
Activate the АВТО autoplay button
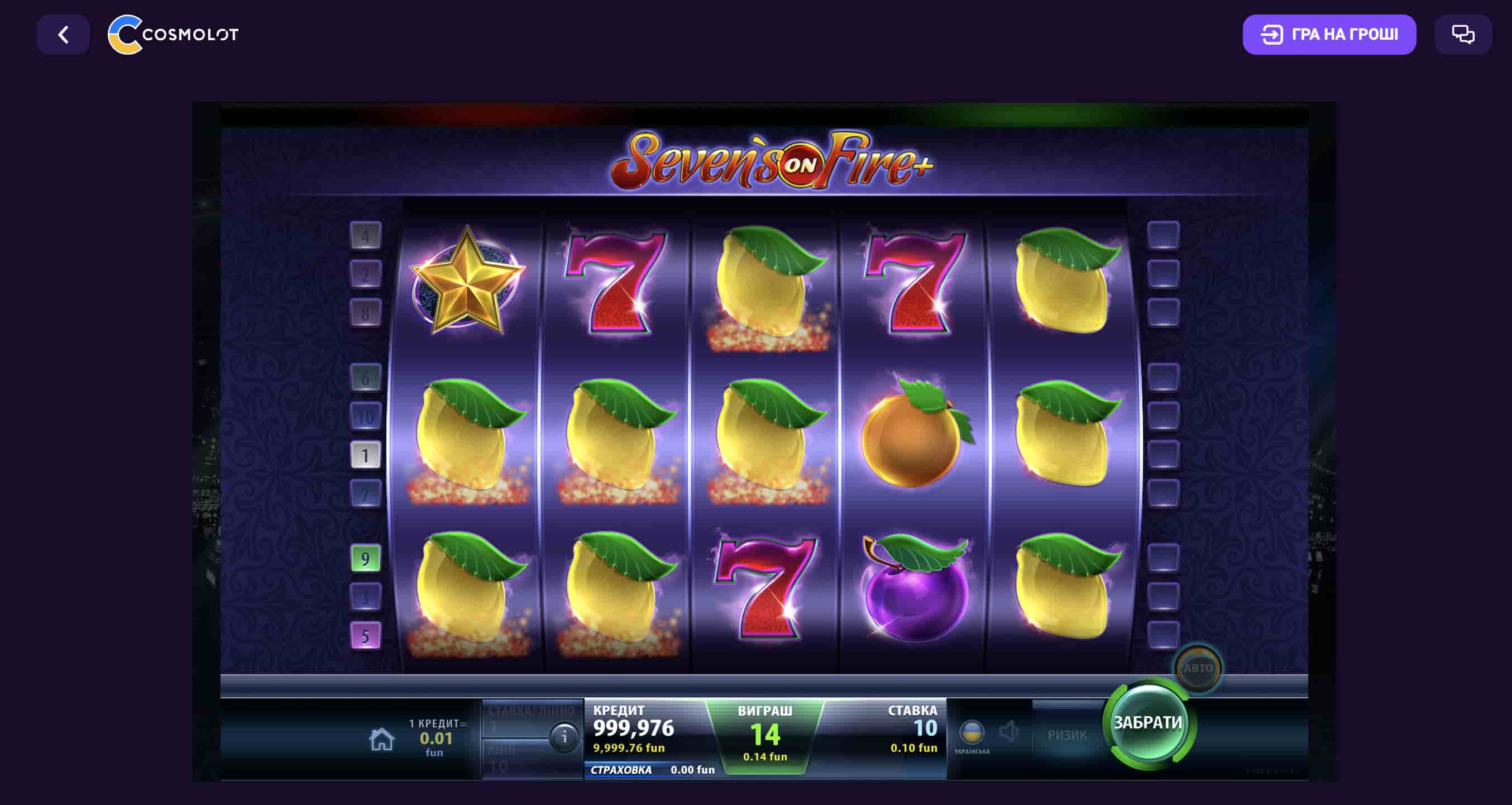pyautogui.click(x=1198, y=668)
